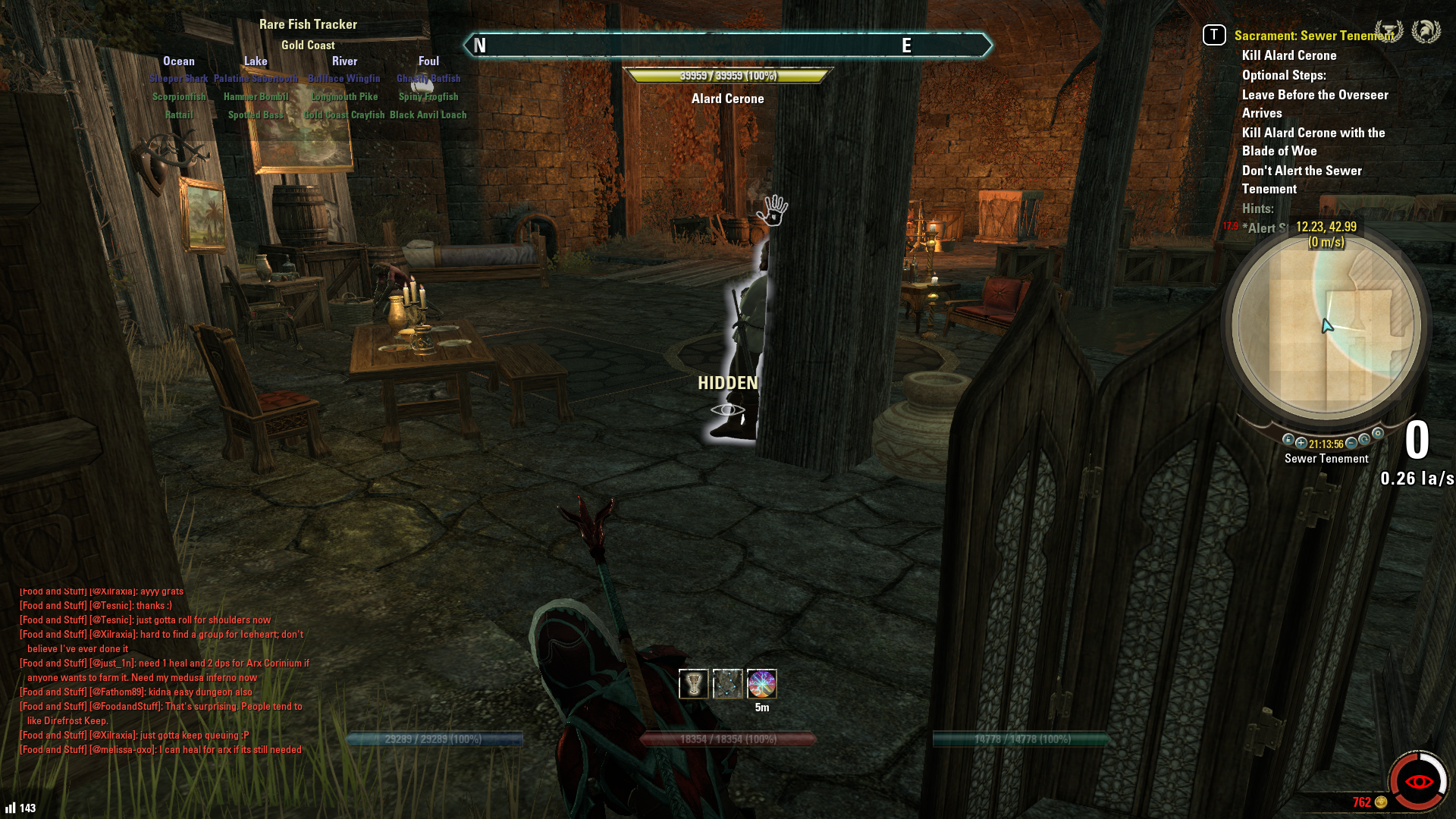Click the Food and Stuff chat window
This screenshot has width=1456, height=819.
click(x=163, y=670)
